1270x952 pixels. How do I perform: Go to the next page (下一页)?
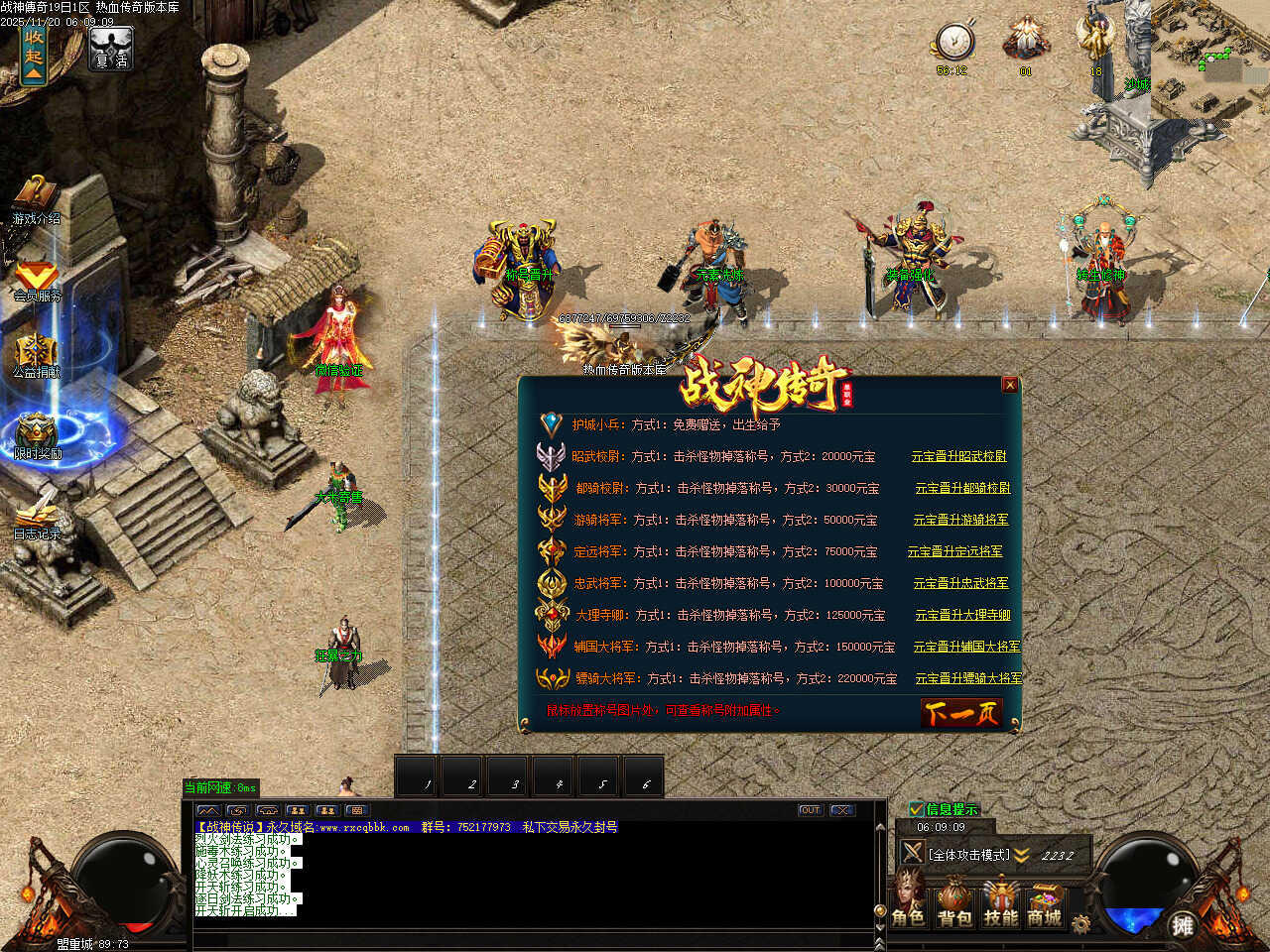[960, 712]
